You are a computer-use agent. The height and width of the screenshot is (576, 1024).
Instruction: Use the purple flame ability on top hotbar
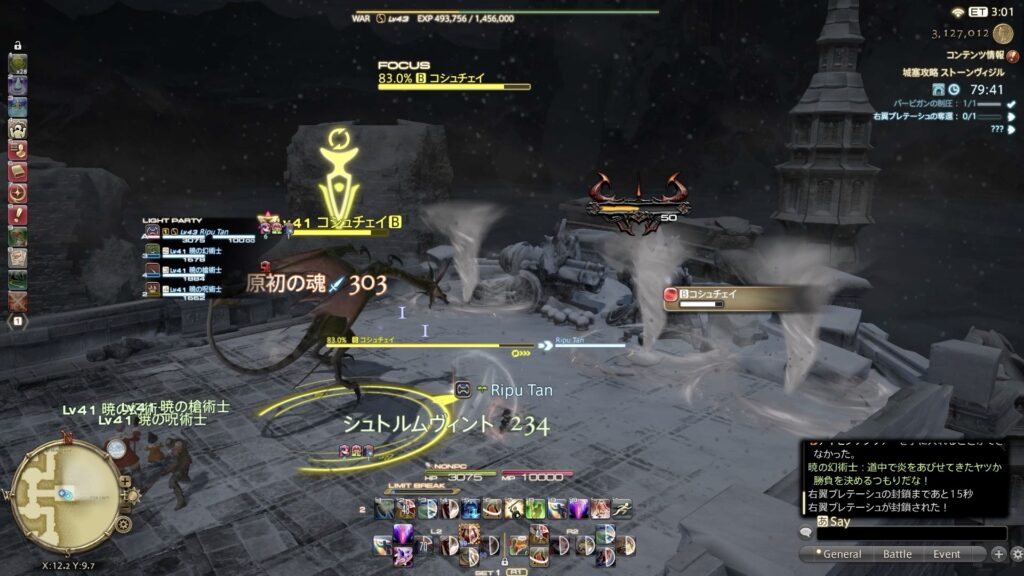click(579, 508)
